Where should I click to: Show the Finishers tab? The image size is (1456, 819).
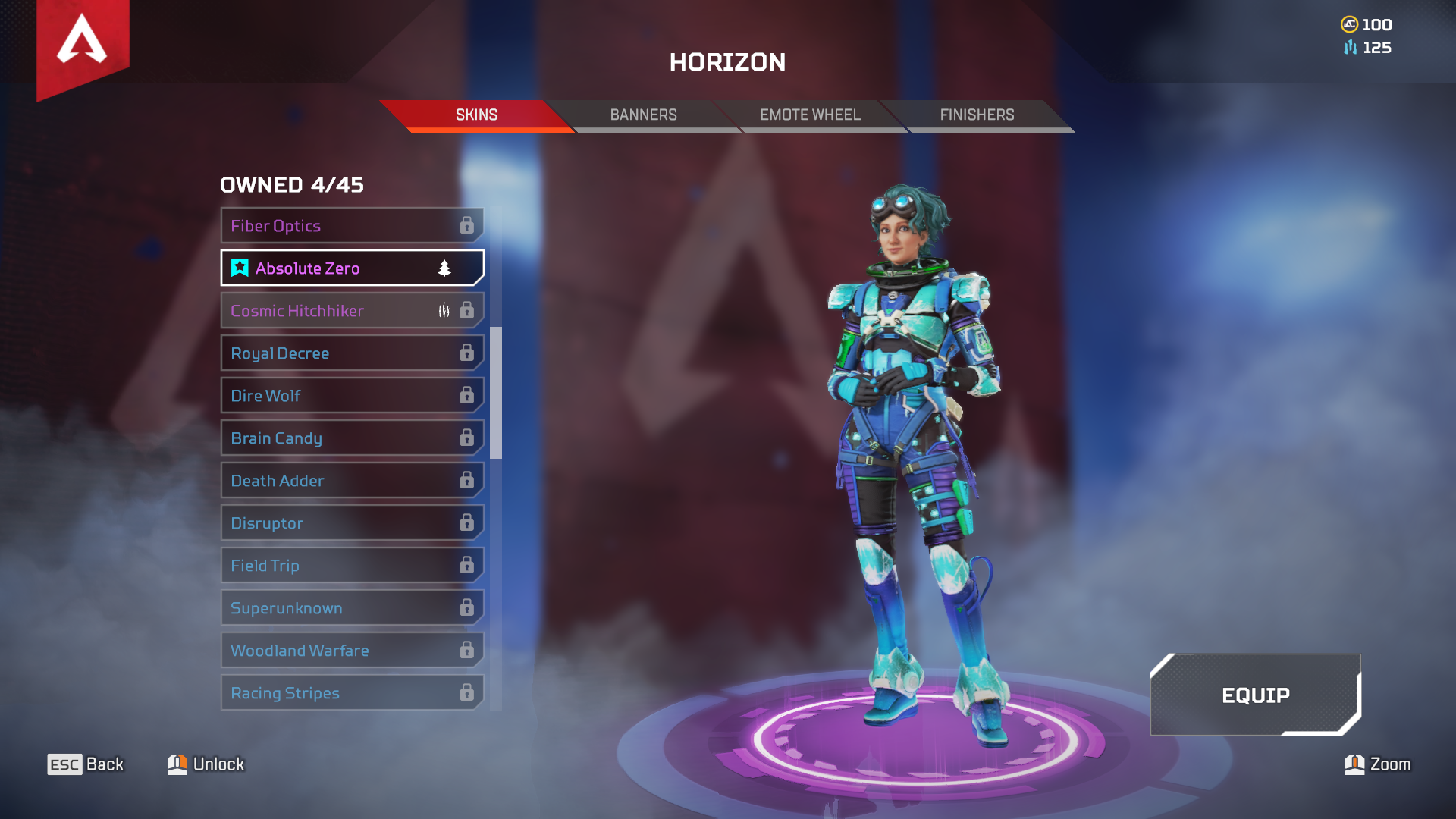[977, 115]
